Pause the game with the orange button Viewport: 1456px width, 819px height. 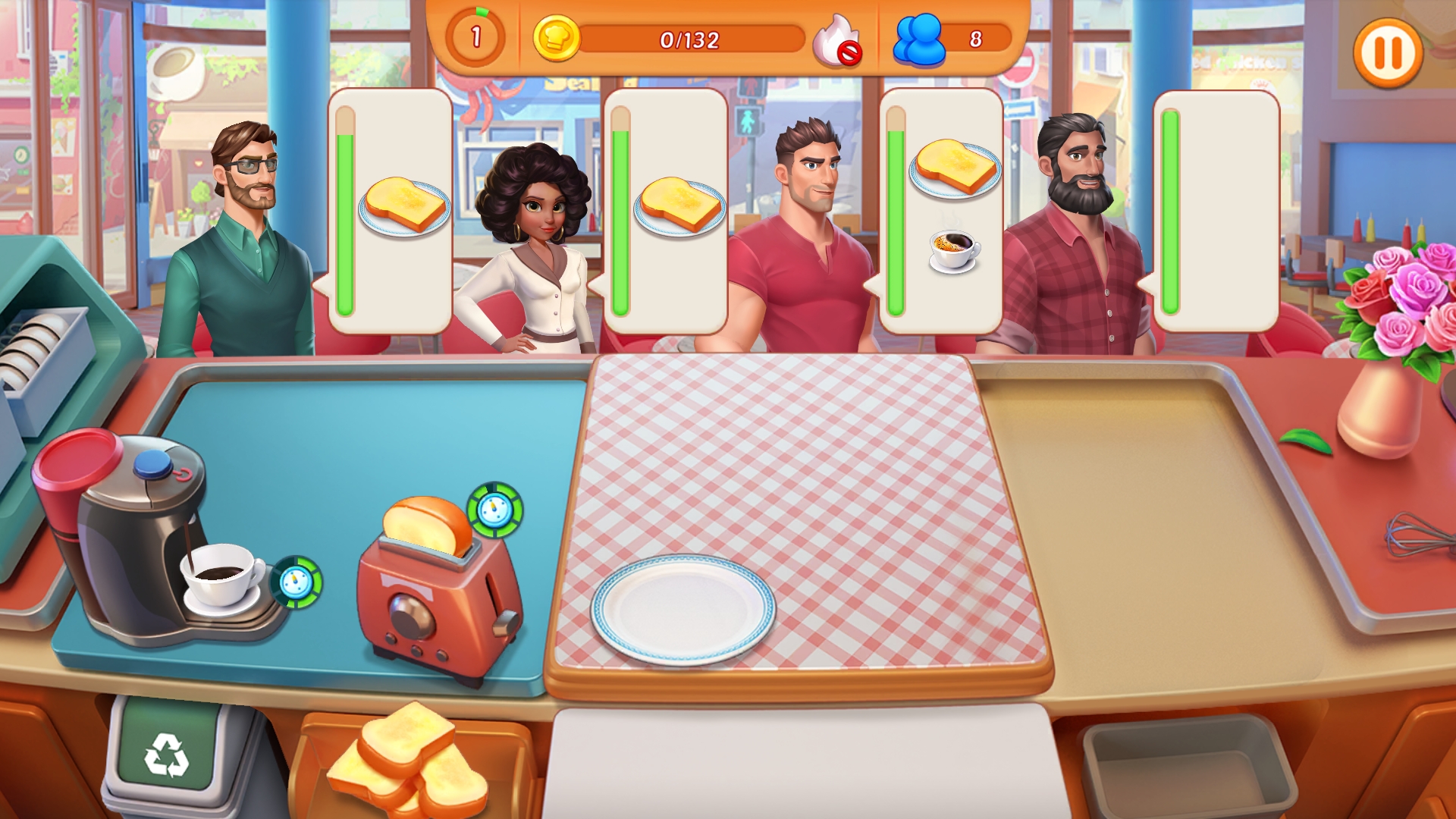tap(1388, 53)
